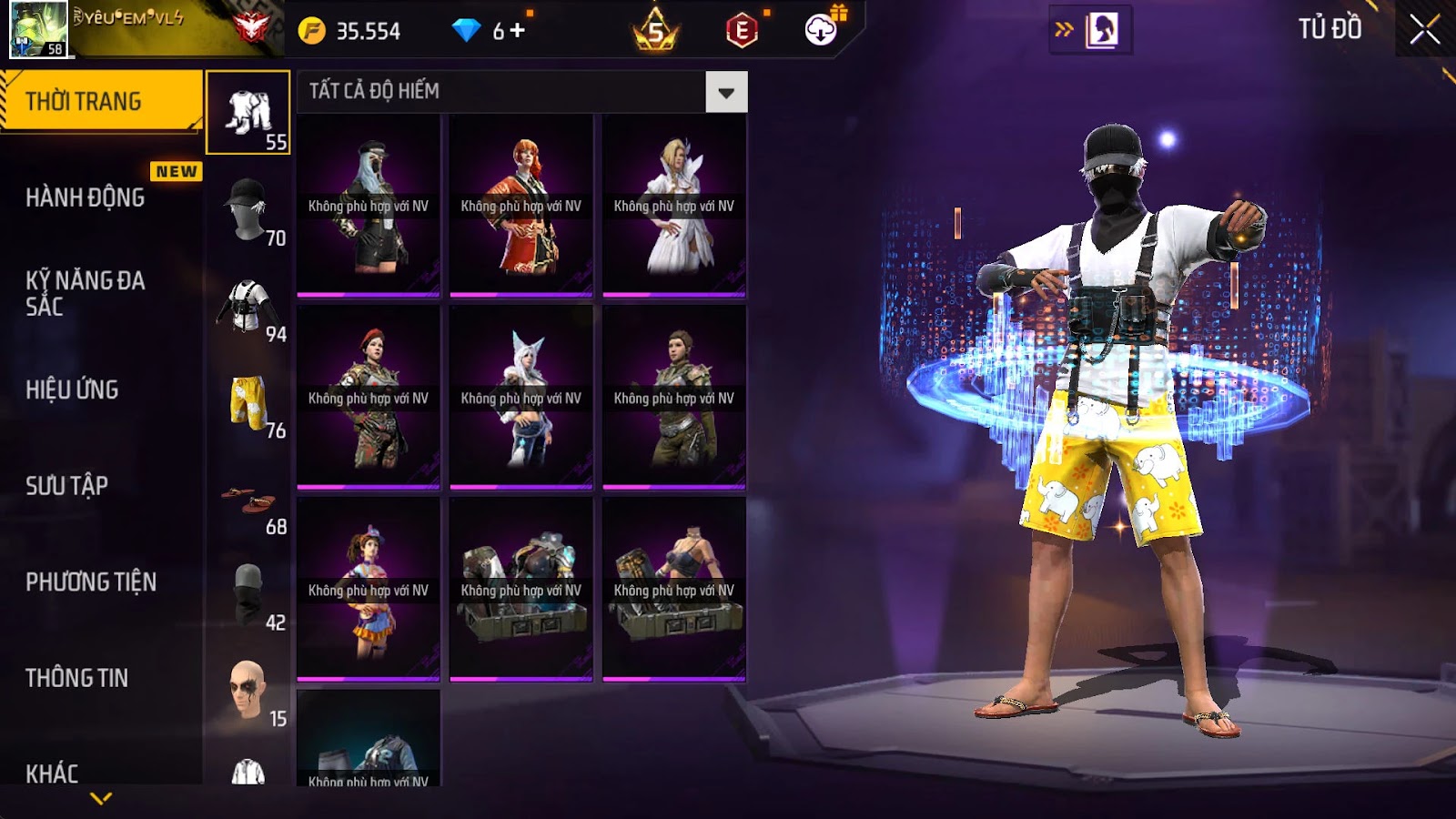Pick the headwear subcategory showing 70

click(248, 209)
